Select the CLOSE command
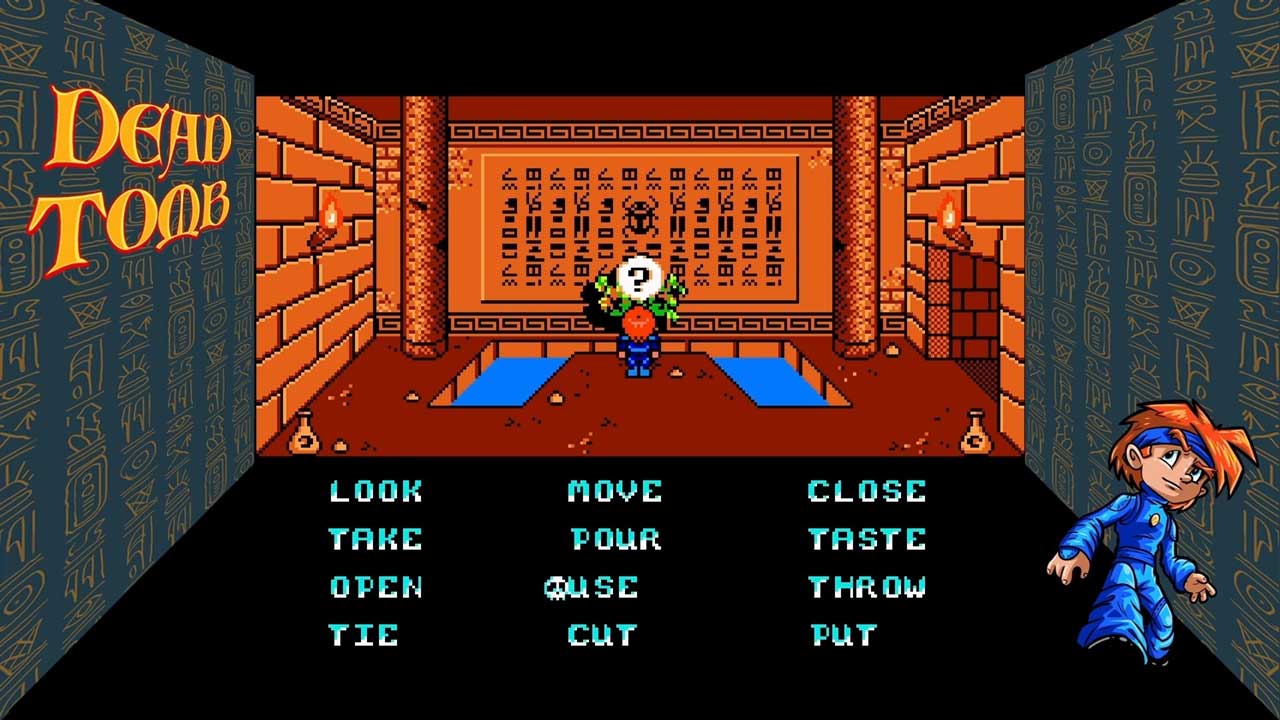Viewport: 1280px width, 720px height. click(867, 491)
